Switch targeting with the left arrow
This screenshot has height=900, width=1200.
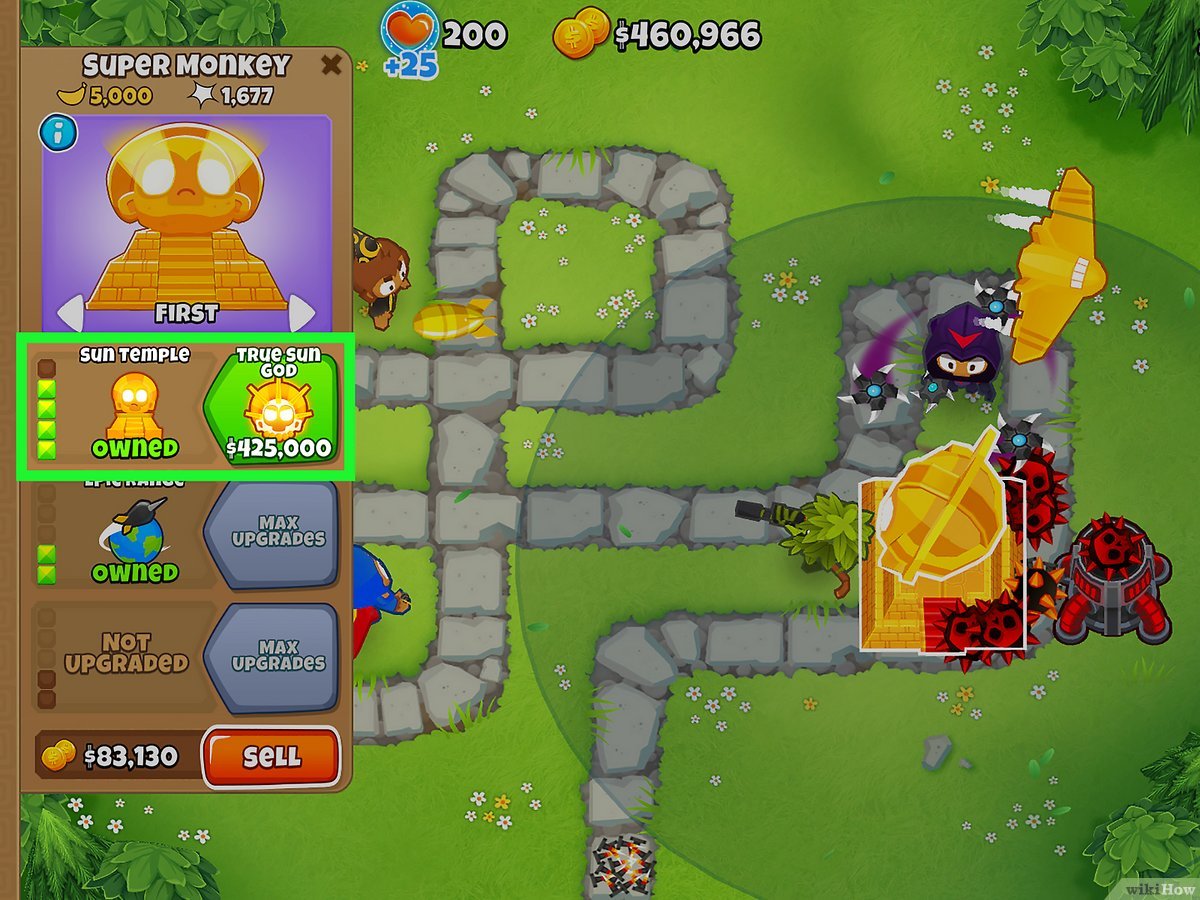tap(68, 313)
